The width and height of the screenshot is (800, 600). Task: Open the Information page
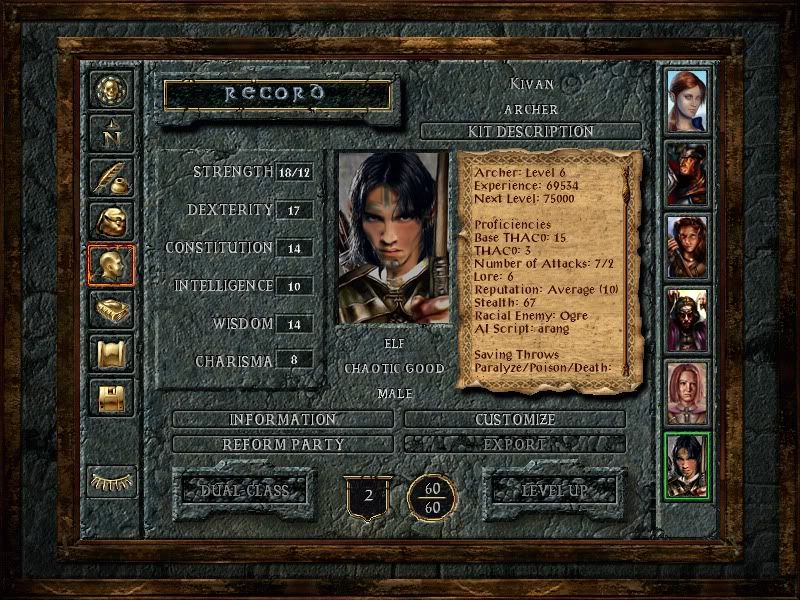(x=283, y=419)
